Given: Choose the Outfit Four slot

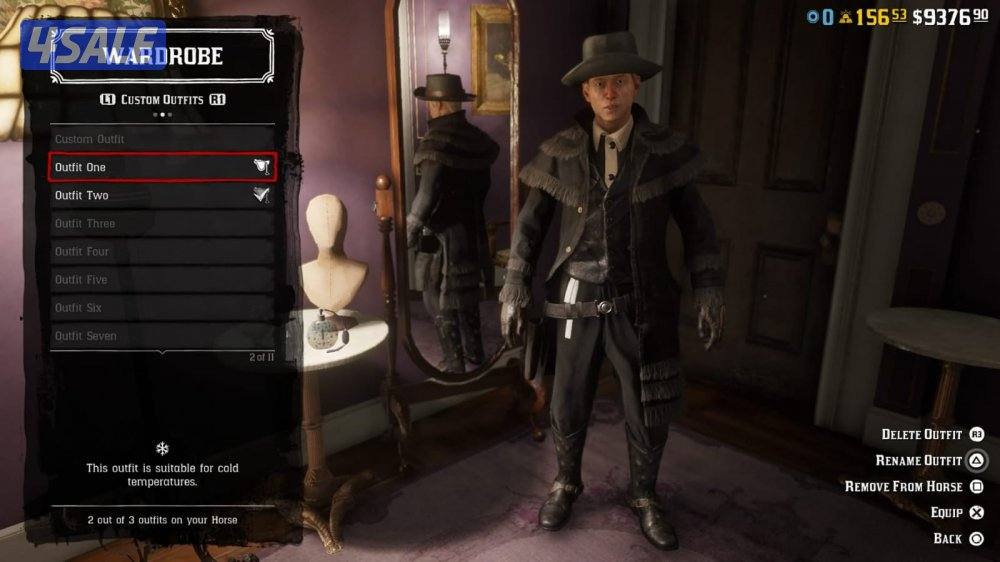Looking at the screenshot, I should point(162,251).
